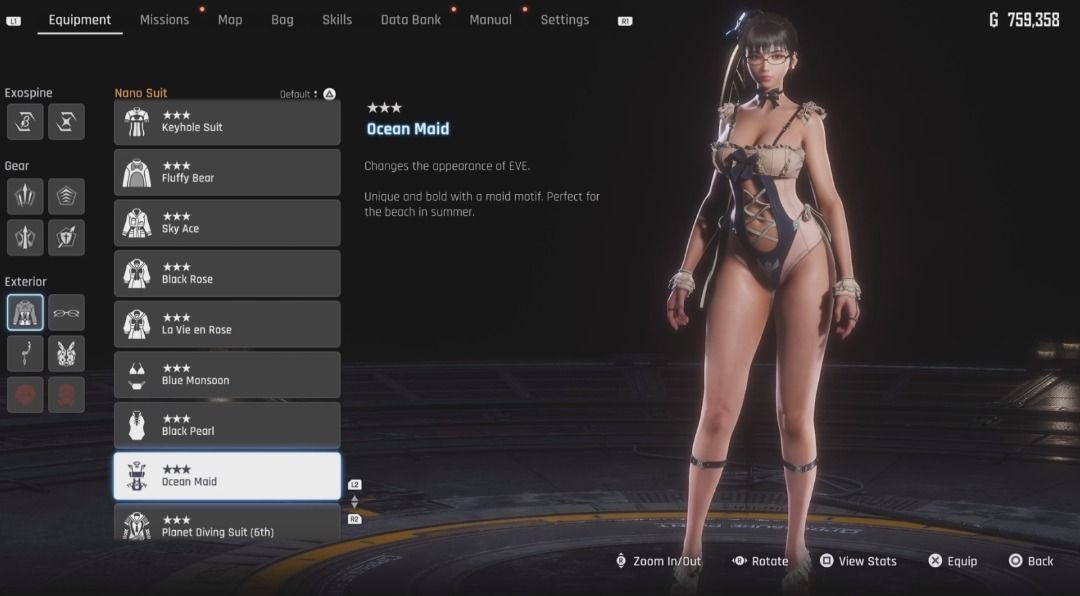
Task: Select the Skills tab
Action: coord(337,20)
